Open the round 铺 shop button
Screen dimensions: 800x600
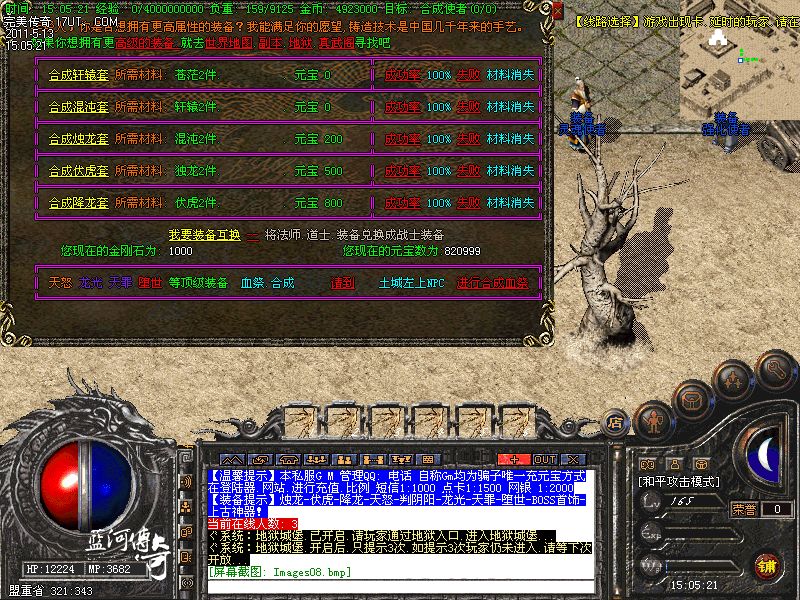click(766, 565)
